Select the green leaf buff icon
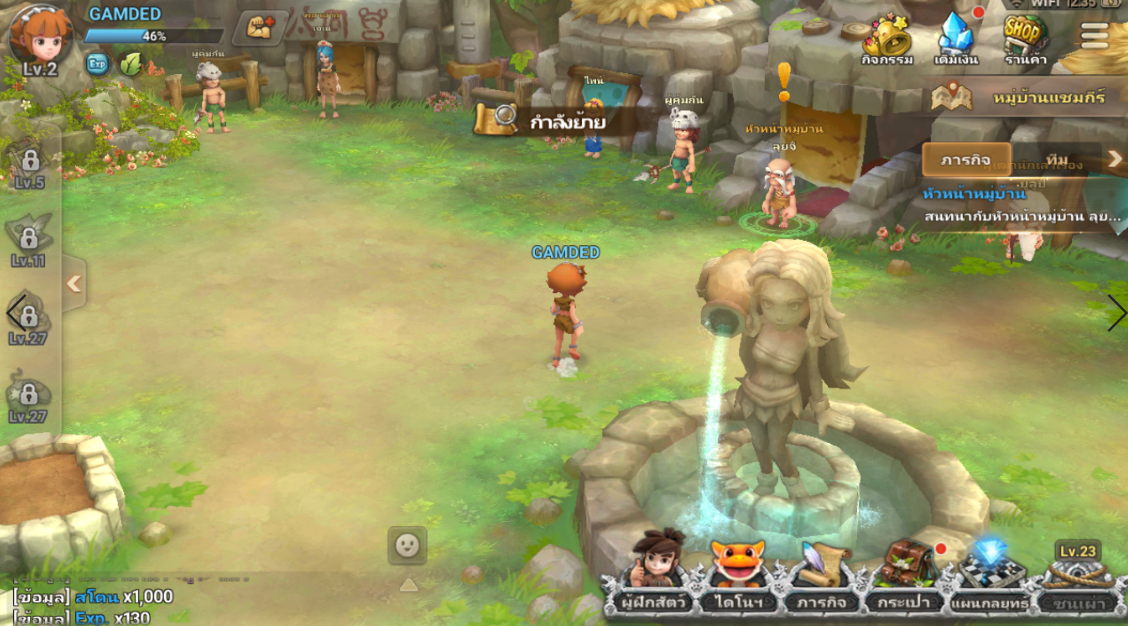 (131, 64)
